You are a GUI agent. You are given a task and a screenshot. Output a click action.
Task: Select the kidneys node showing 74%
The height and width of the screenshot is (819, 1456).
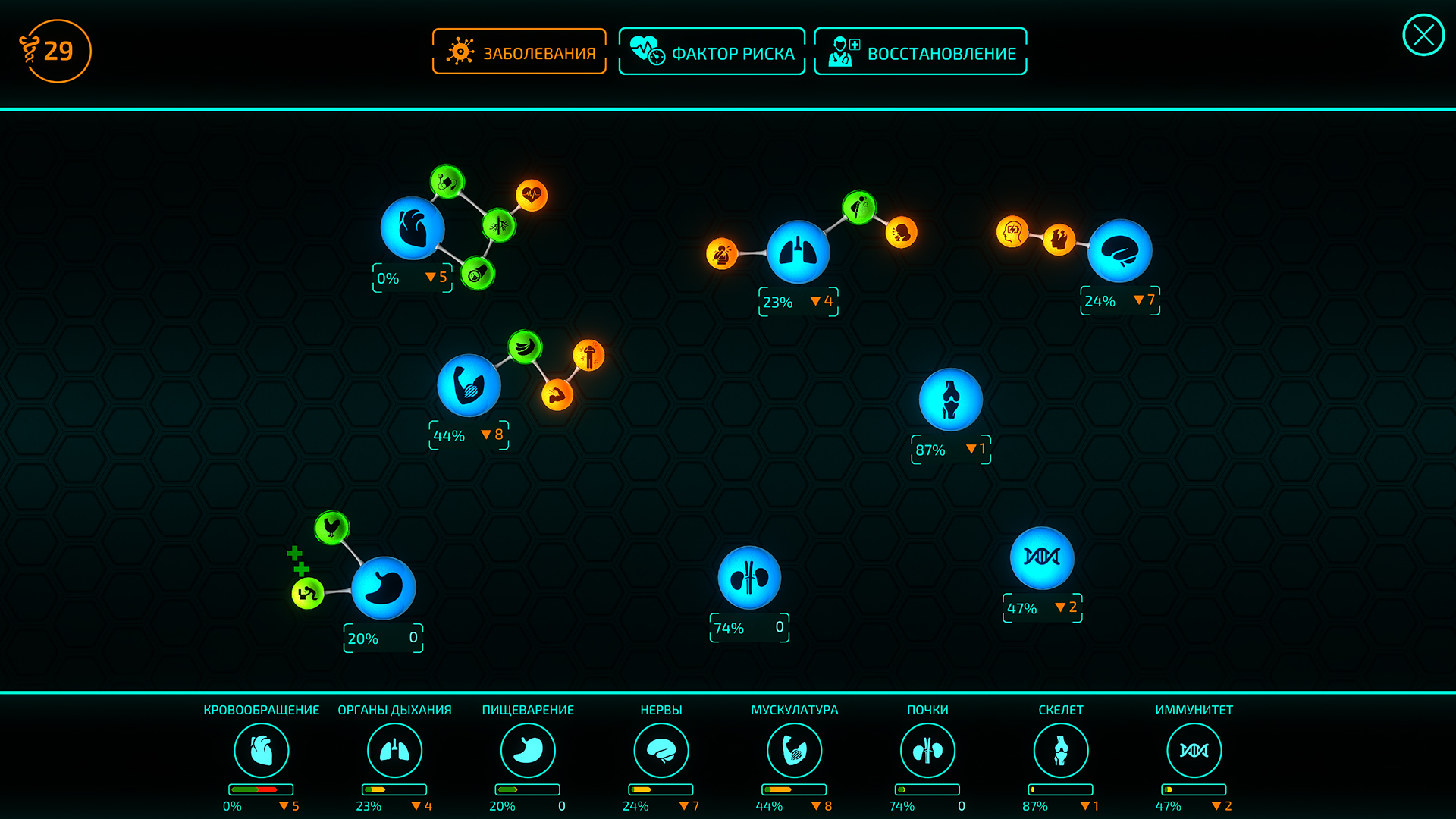pyautogui.click(x=749, y=578)
